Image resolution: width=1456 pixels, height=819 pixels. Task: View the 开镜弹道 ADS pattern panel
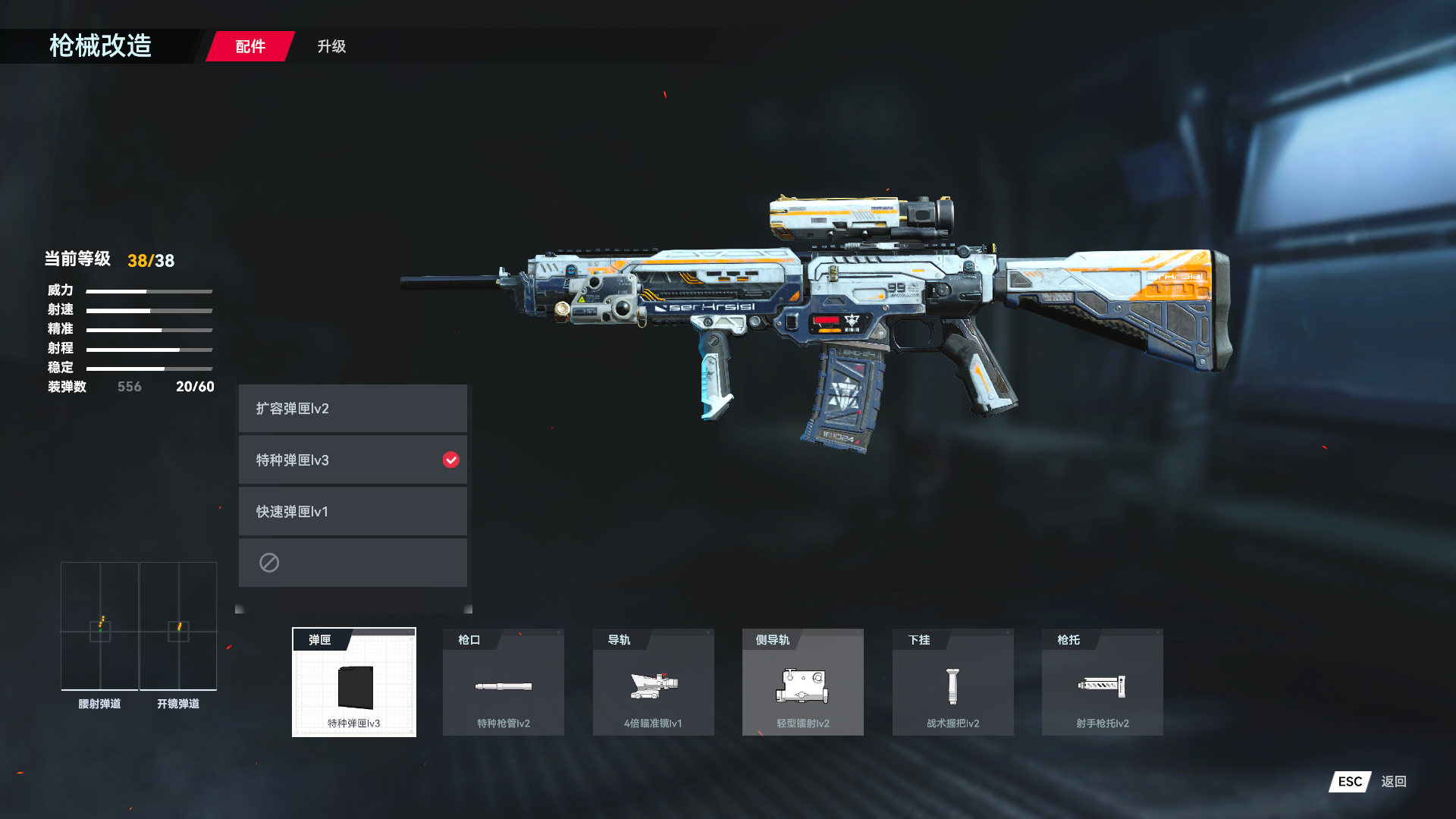click(178, 626)
